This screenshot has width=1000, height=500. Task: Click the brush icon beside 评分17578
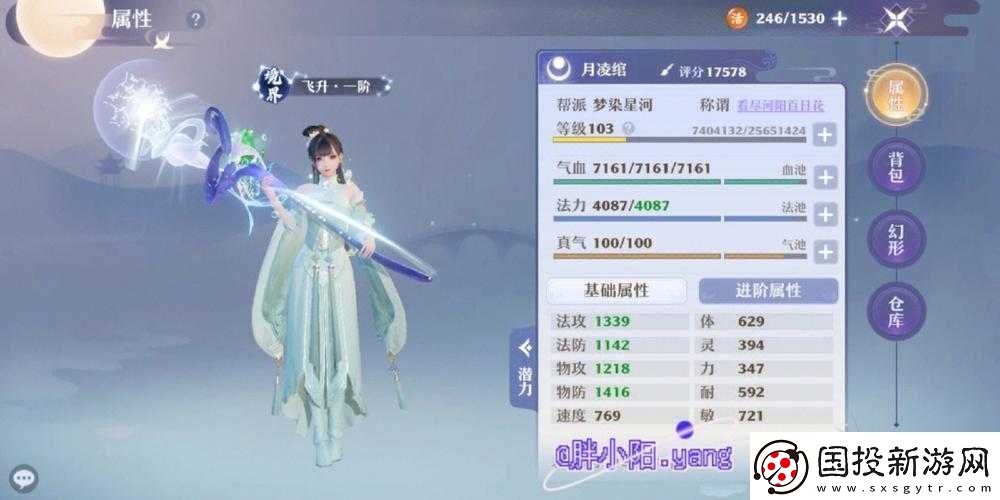[x=667, y=71]
